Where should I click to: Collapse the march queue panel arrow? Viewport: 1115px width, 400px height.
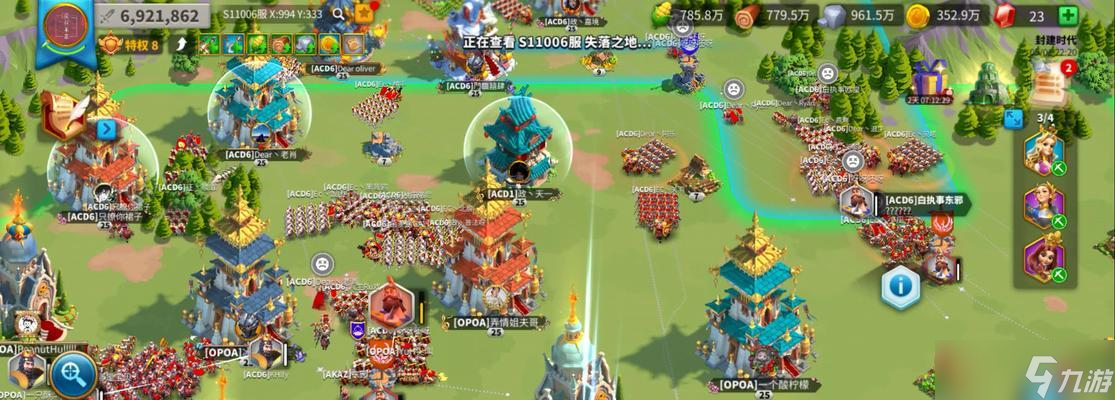1014,118
